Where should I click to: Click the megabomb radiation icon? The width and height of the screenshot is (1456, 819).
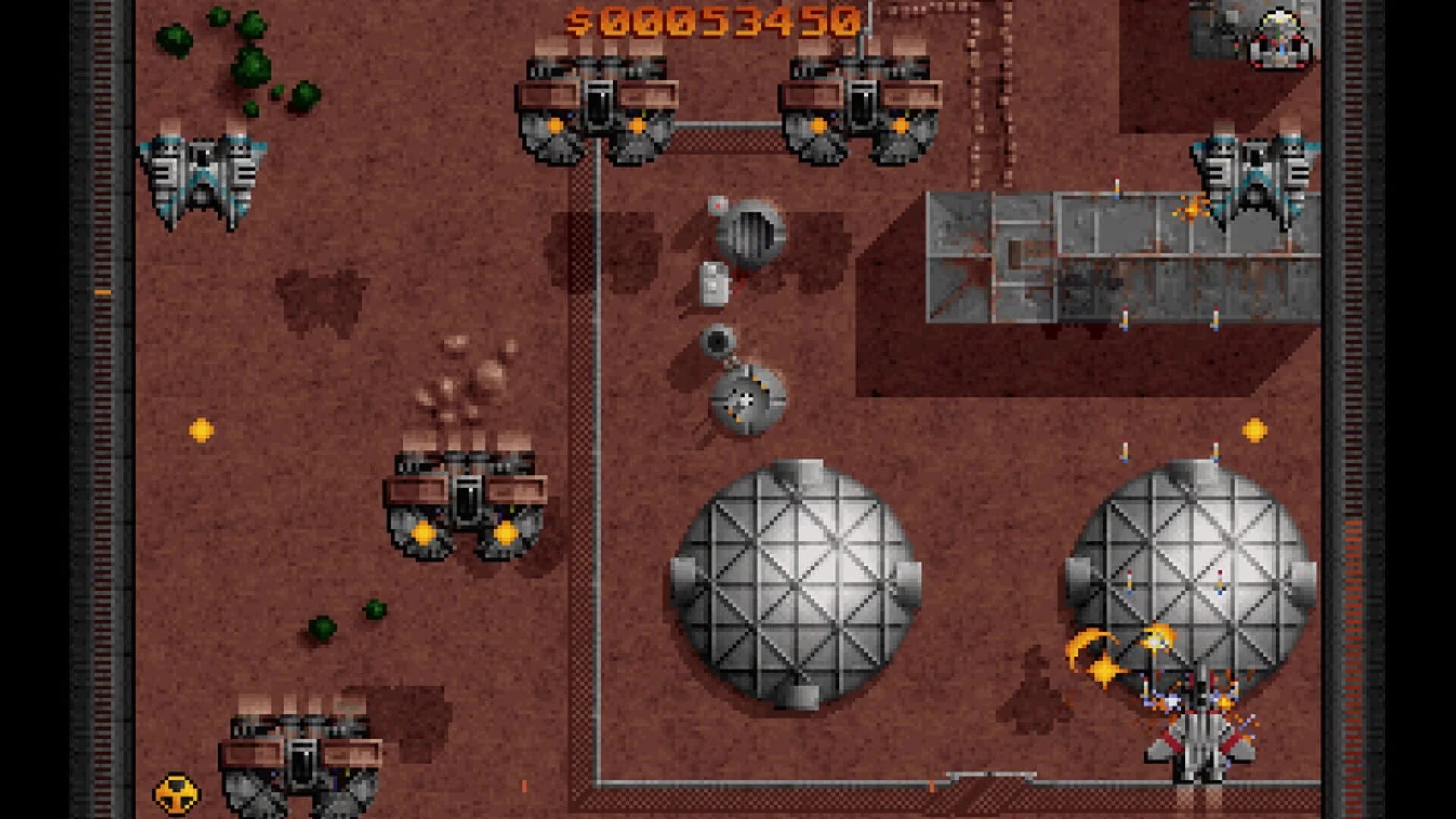tap(177, 793)
